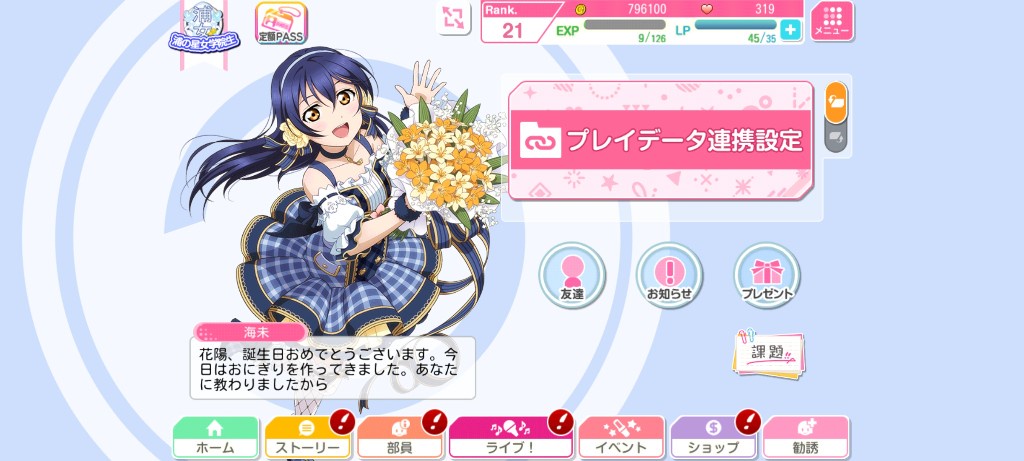Open the ホーム home tab
The image size is (1024, 461).
coord(215,438)
